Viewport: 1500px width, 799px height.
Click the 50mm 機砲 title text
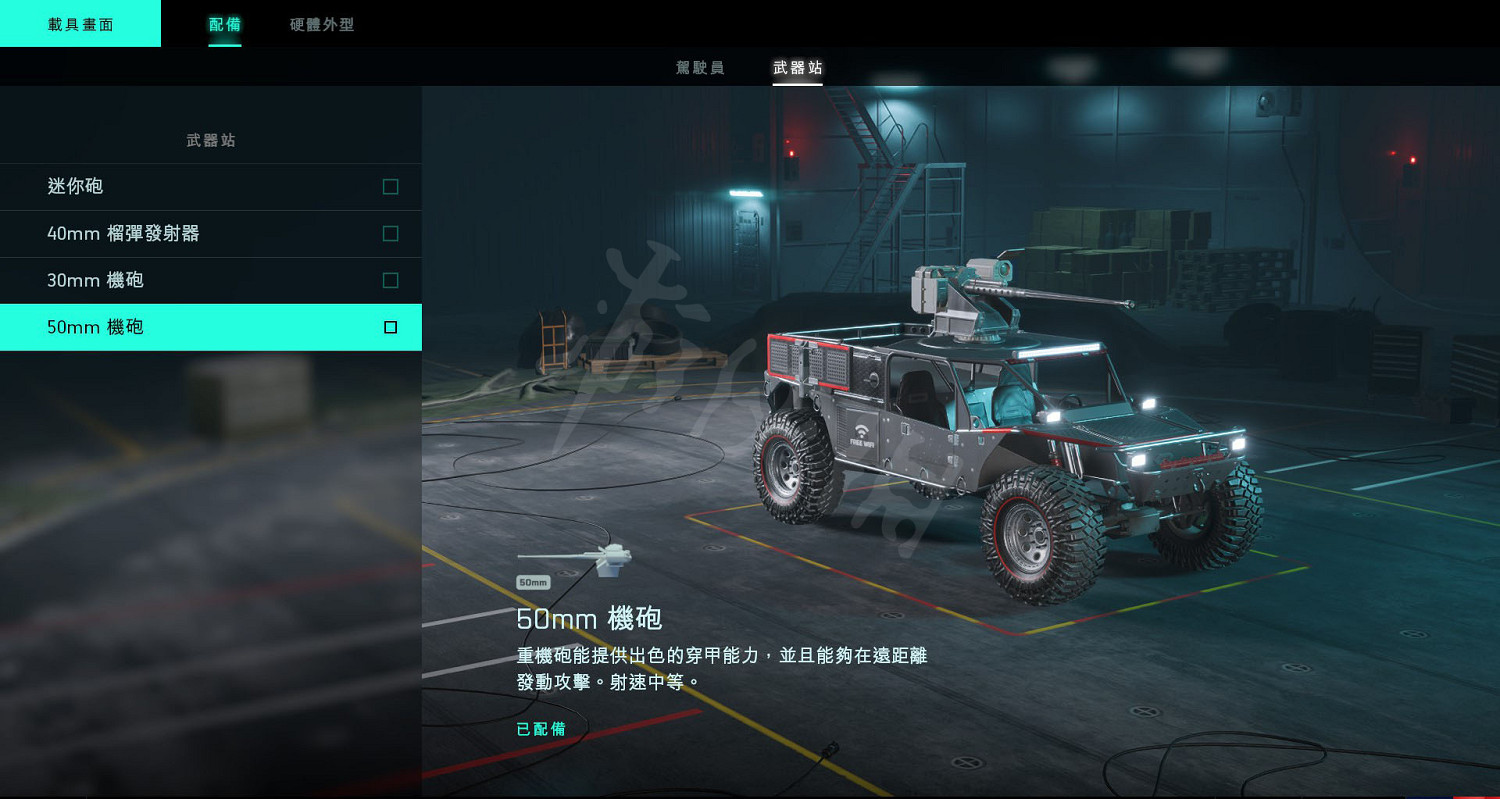pos(588,619)
